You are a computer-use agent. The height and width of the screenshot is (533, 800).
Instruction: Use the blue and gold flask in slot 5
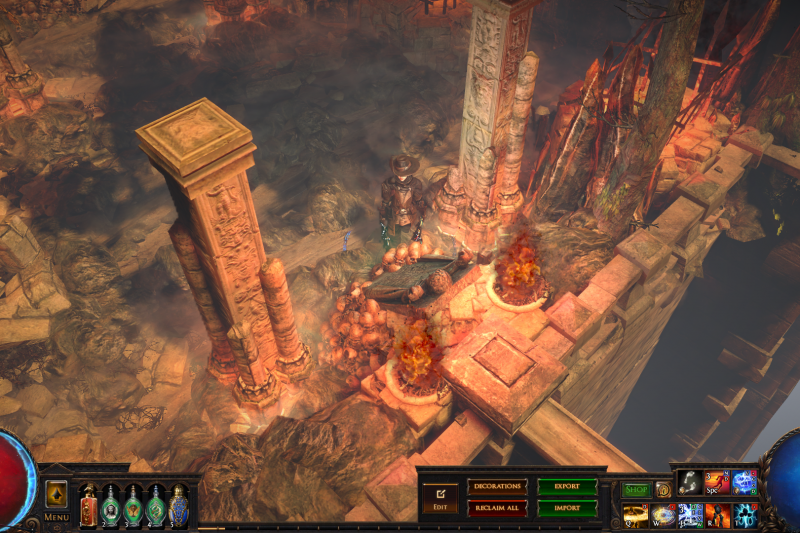178,505
